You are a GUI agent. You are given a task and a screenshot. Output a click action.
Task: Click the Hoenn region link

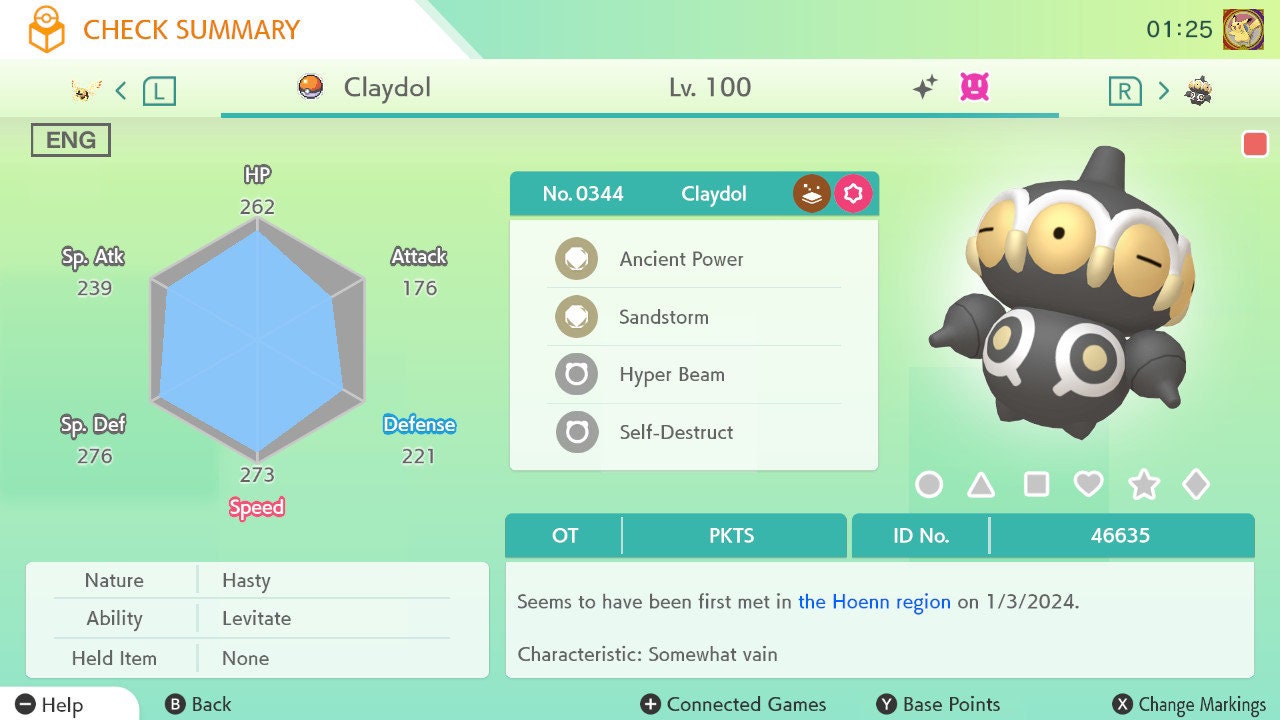click(x=874, y=602)
